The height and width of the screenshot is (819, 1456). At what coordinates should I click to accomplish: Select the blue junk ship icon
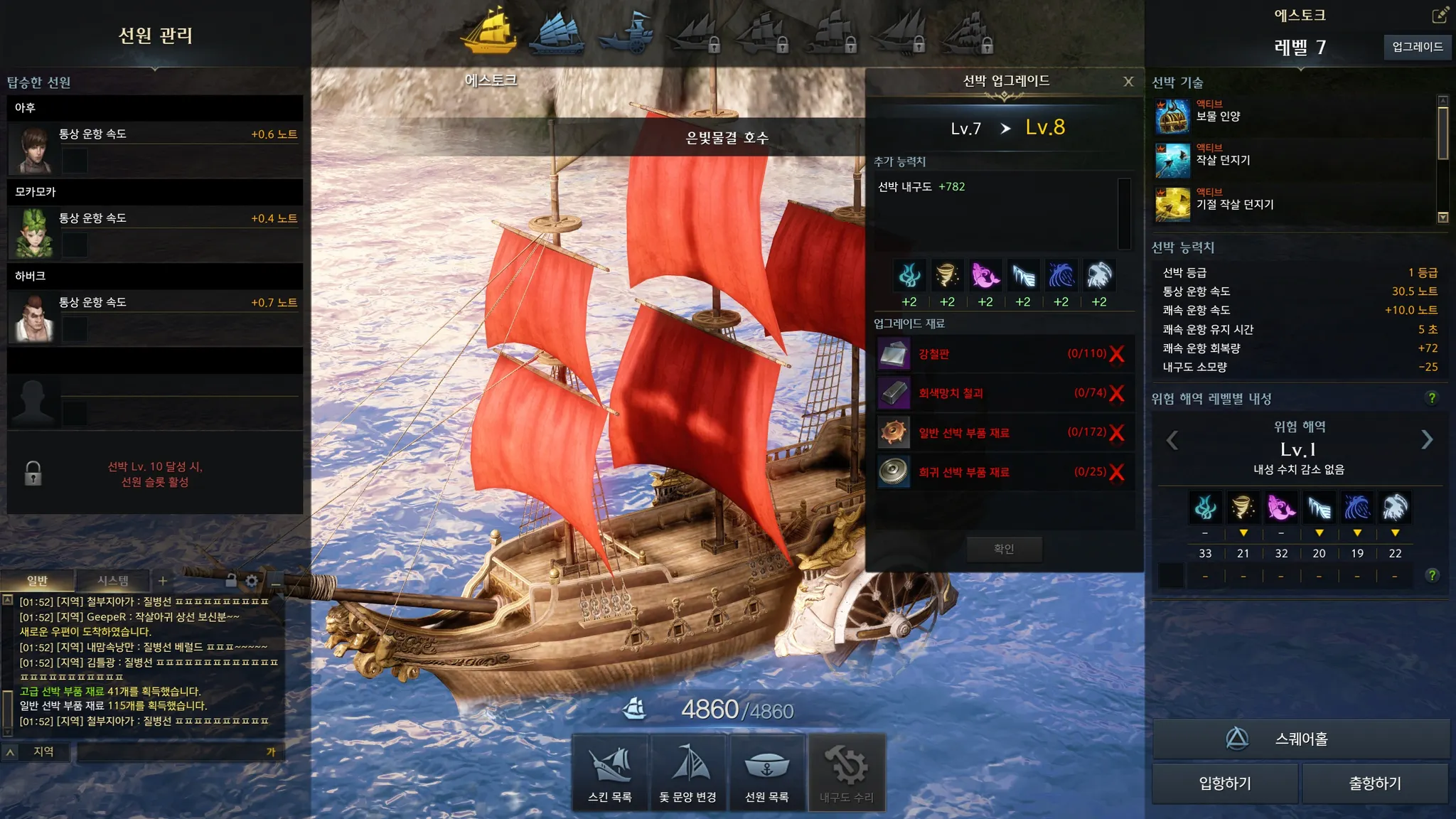pyautogui.click(x=558, y=33)
